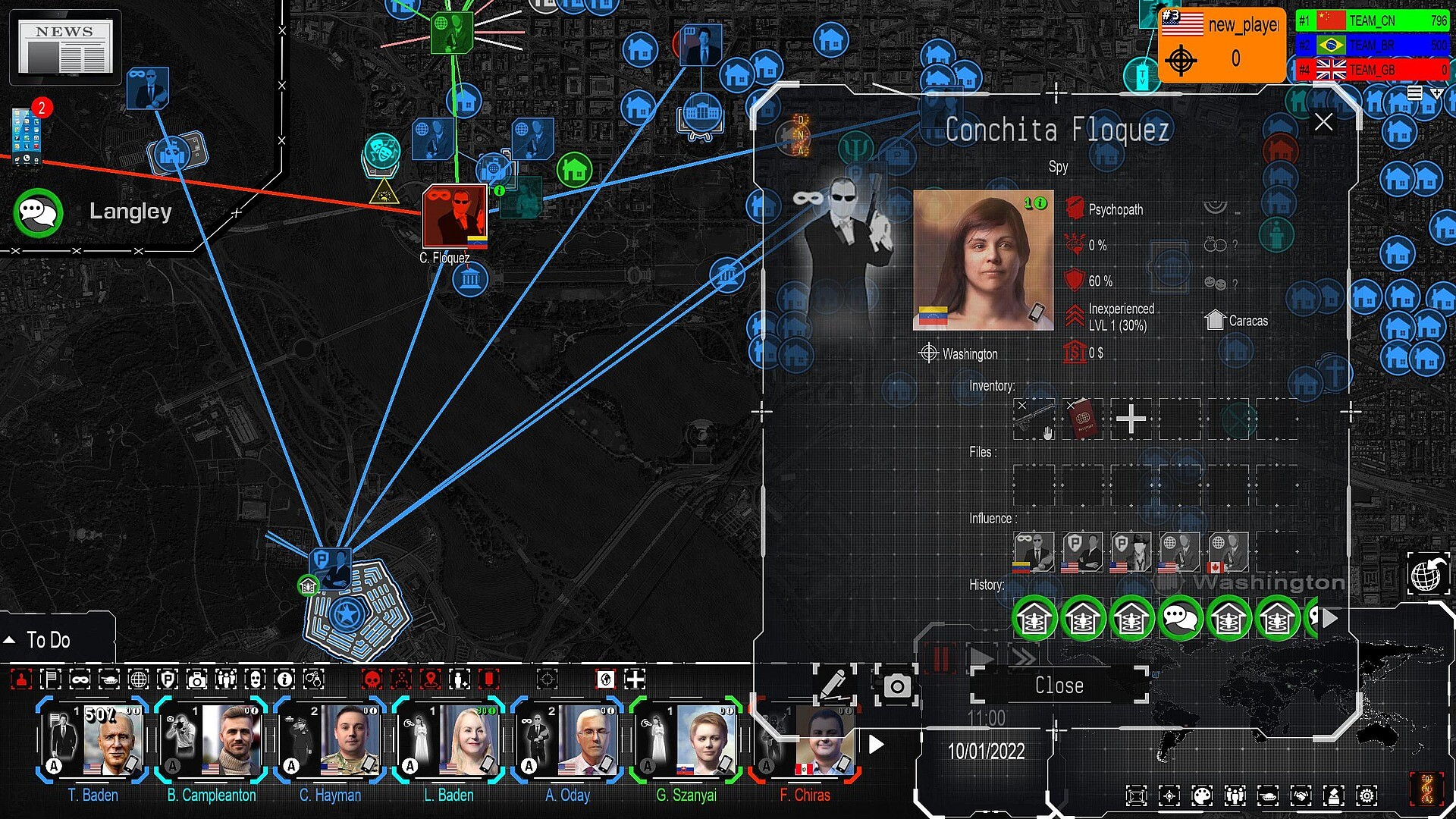The height and width of the screenshot is (819, 1456).
Task: Click the red skull icon in the toolbar
Action: (x=372, y=680)
